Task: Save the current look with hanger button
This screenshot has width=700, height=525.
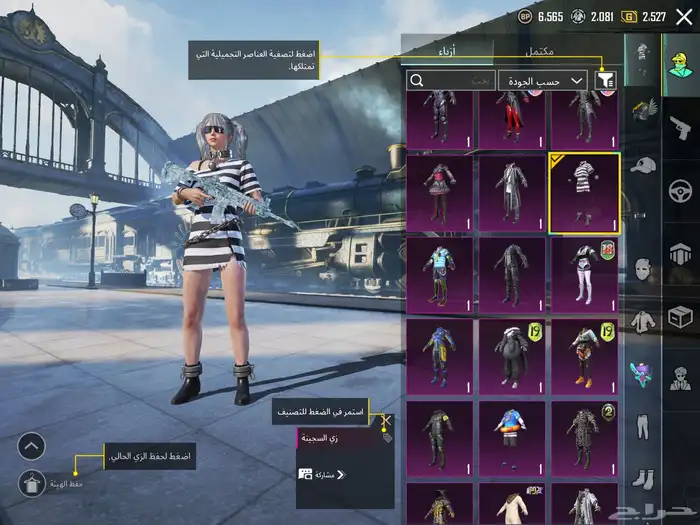Action: pos(32,483)
